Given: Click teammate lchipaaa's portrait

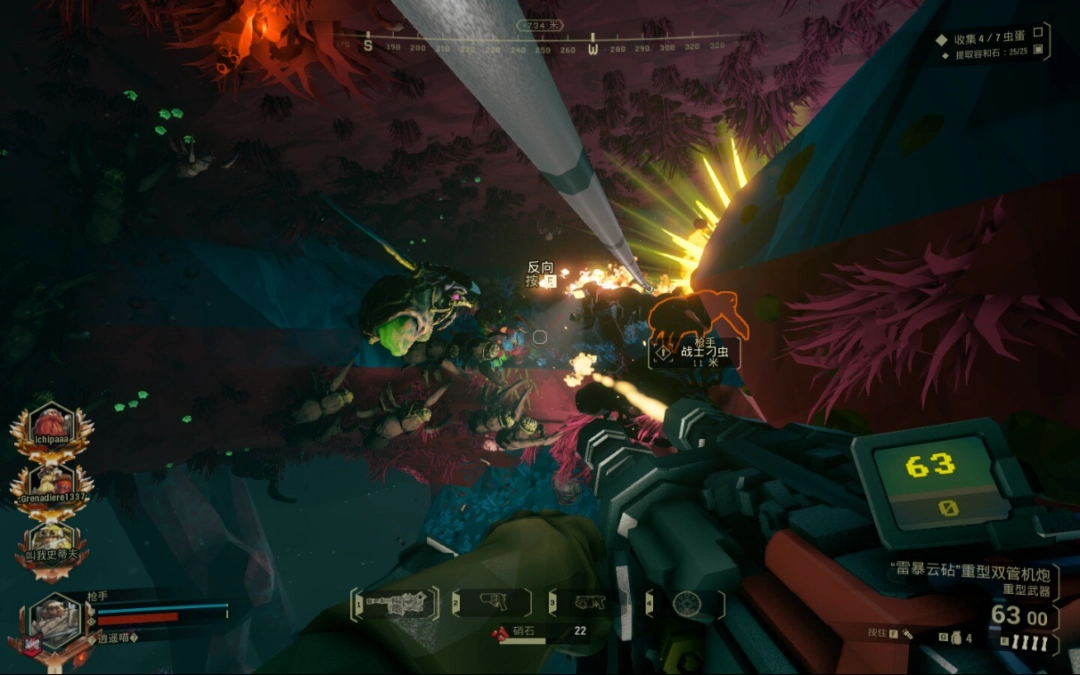Looking at the screenshot, I should click(x=52, y=427).
